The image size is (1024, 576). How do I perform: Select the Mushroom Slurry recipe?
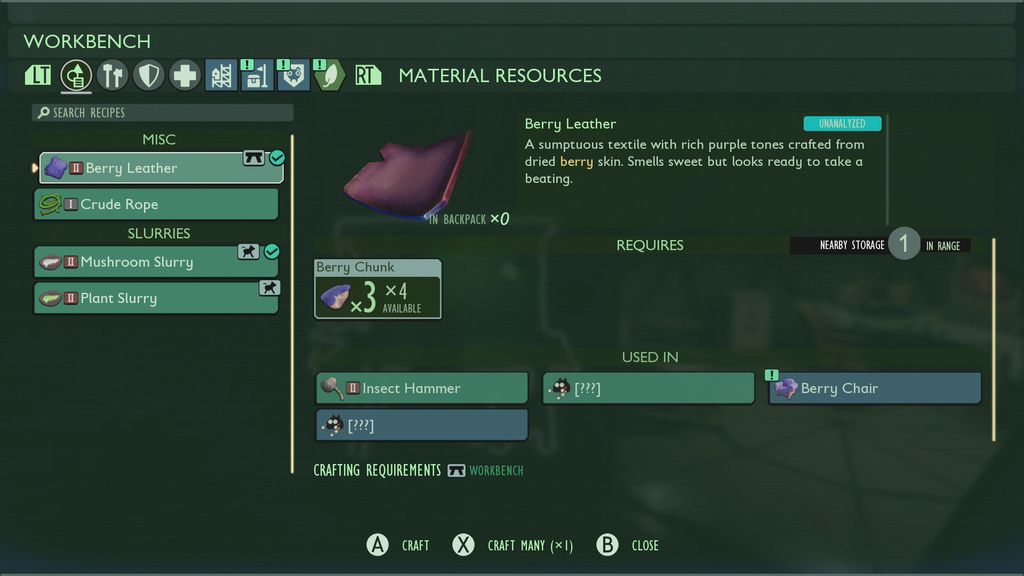[156, 262]
